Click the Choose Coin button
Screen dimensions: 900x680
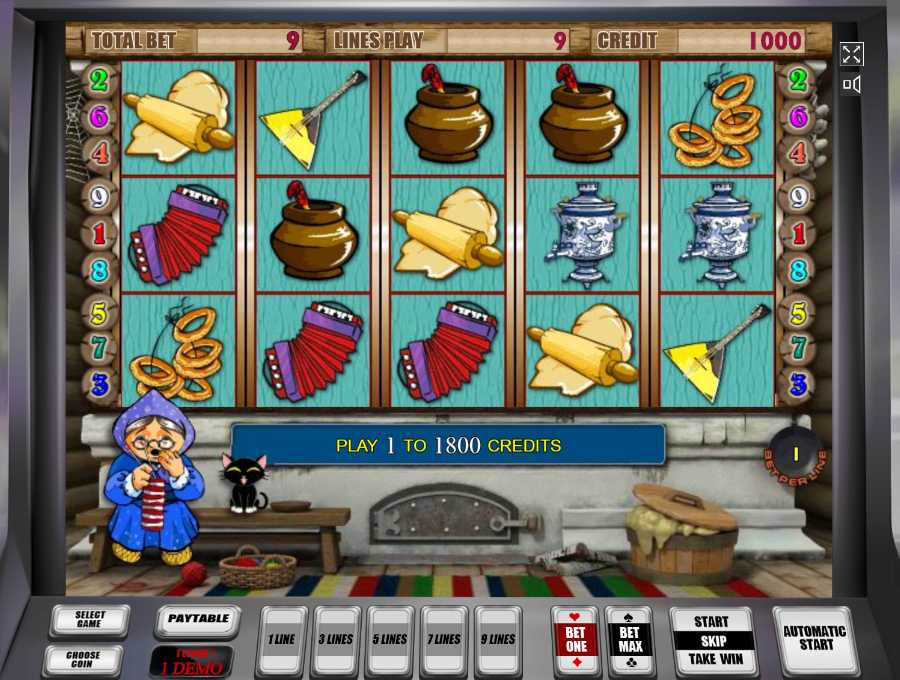[82, 660]
